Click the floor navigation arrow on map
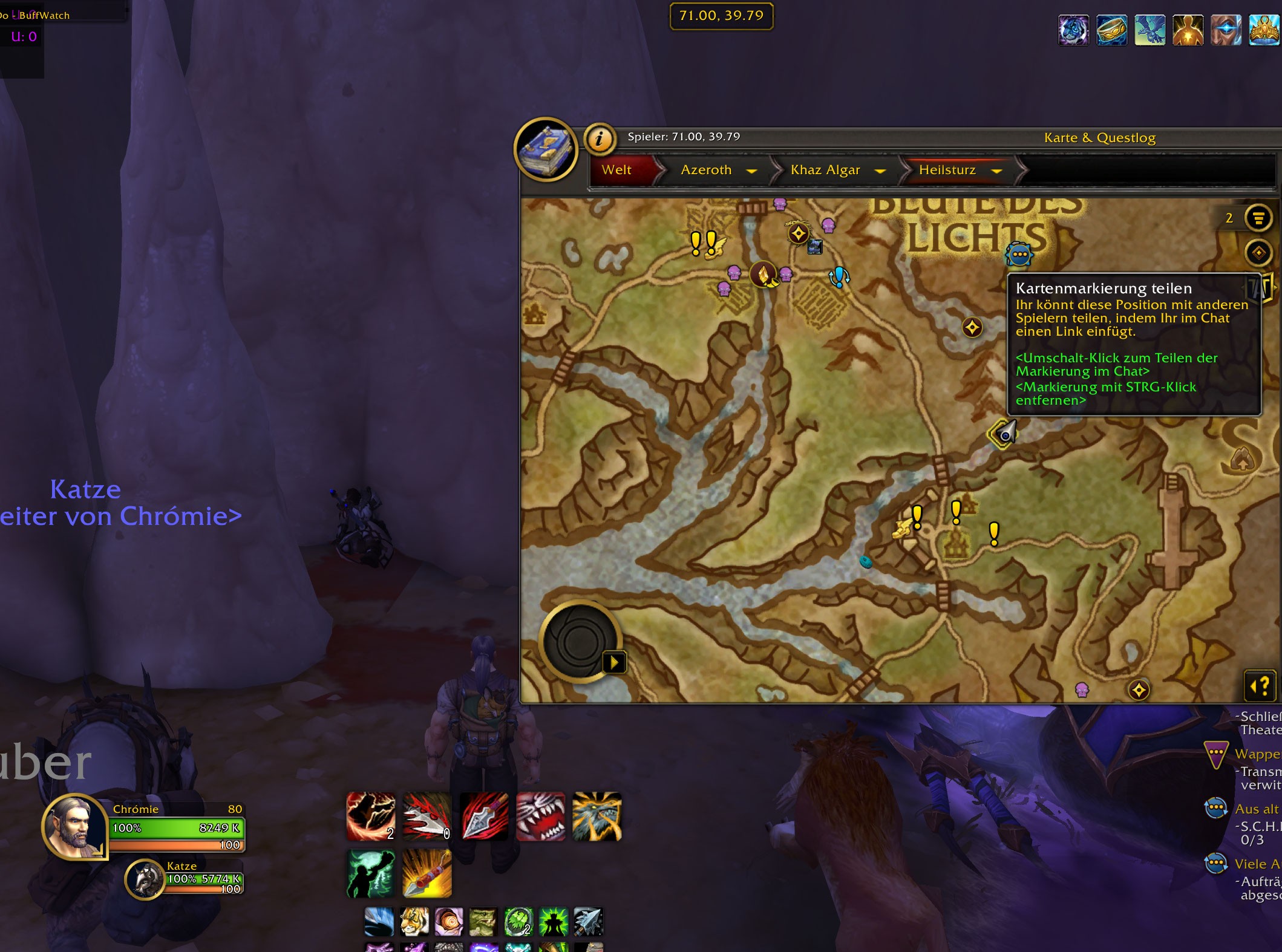The width and height of the screenshot is (1282, 952). pyautogui.click(x=614, y=662)
